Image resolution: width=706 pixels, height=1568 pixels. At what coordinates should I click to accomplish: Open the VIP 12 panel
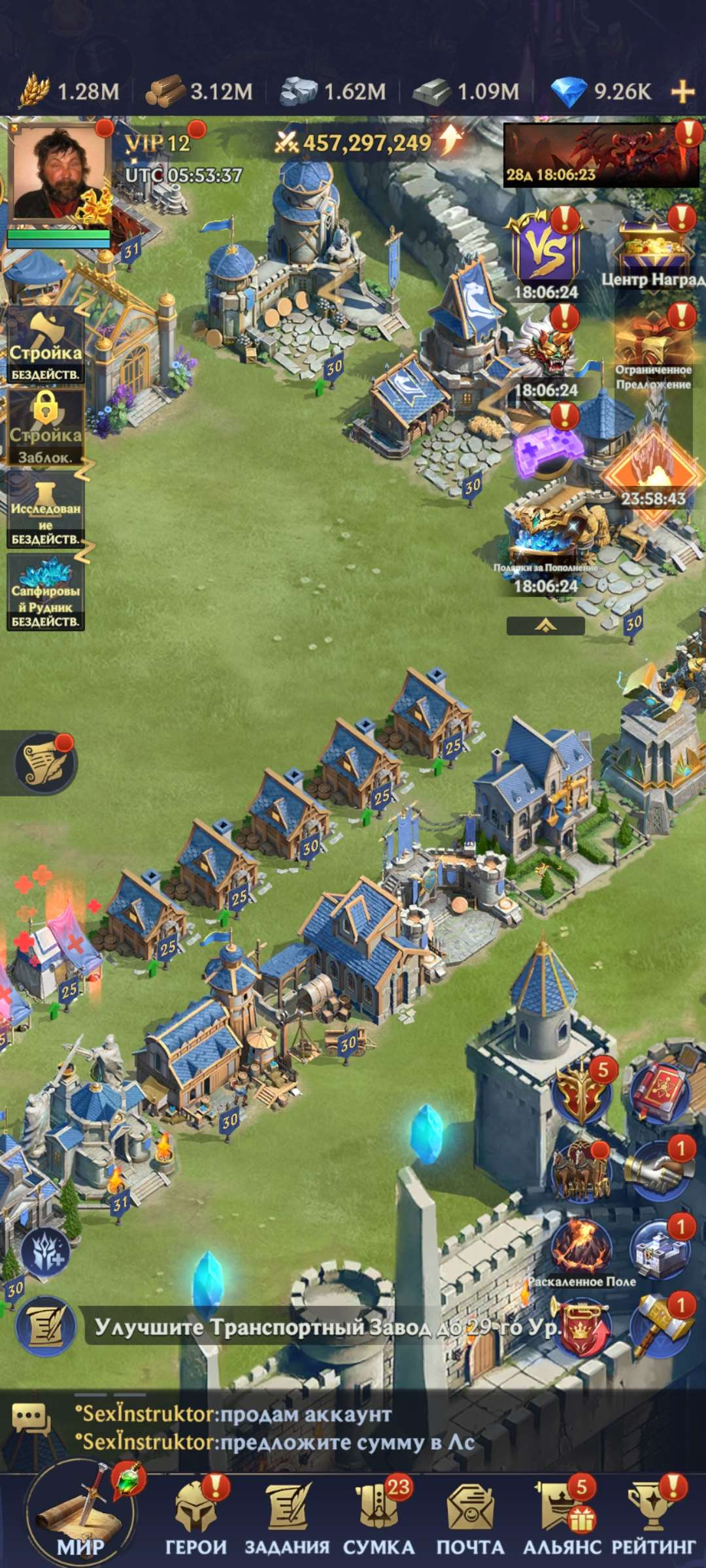click(x=158, y=143)
